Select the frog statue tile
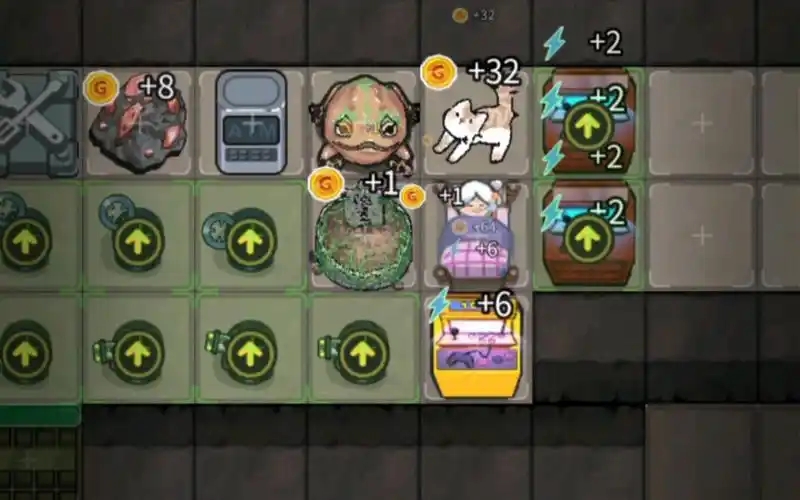This screenshot has height=500, width=800. [x=365, y=122]
